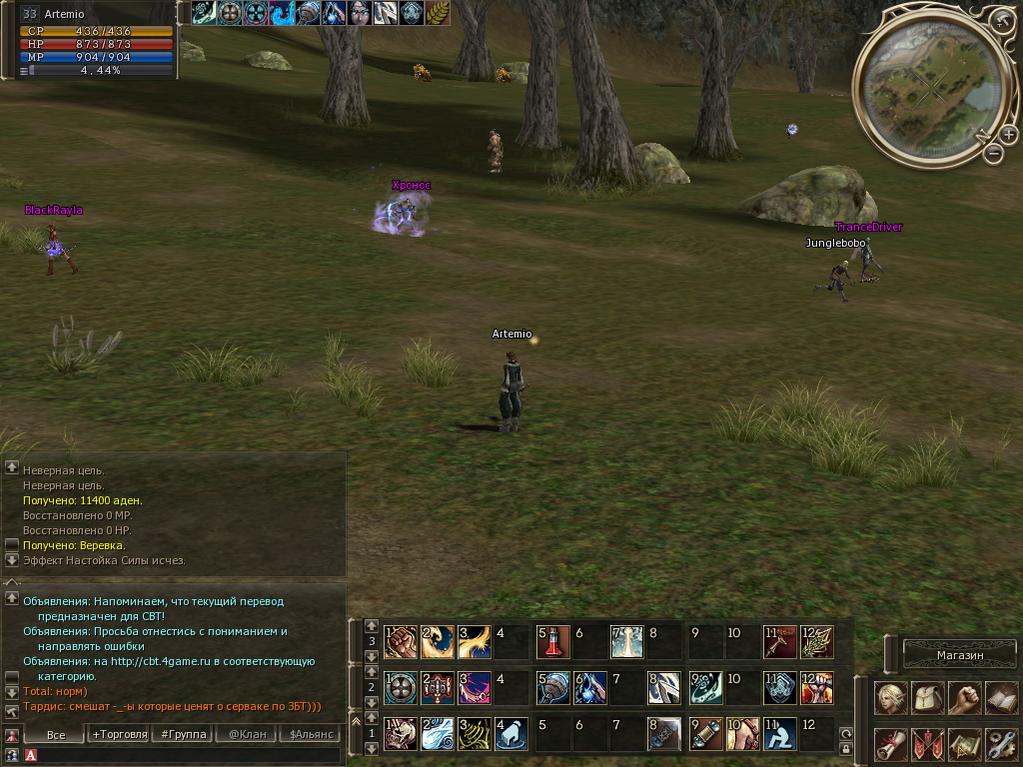Zoom in the minimap with the plus button

tap(1008, 135)
